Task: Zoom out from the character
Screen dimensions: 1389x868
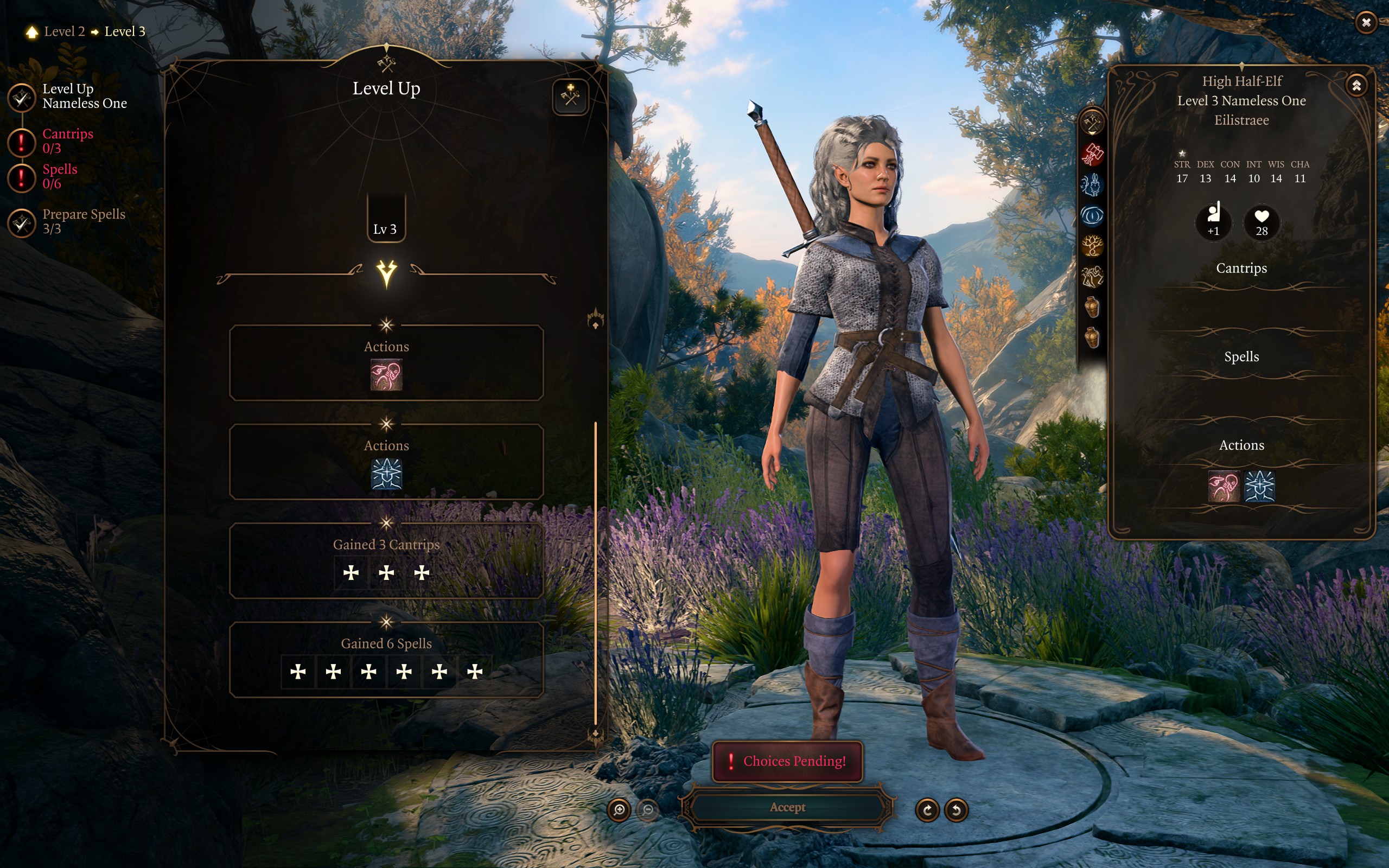Action: (x=648, y=809)
